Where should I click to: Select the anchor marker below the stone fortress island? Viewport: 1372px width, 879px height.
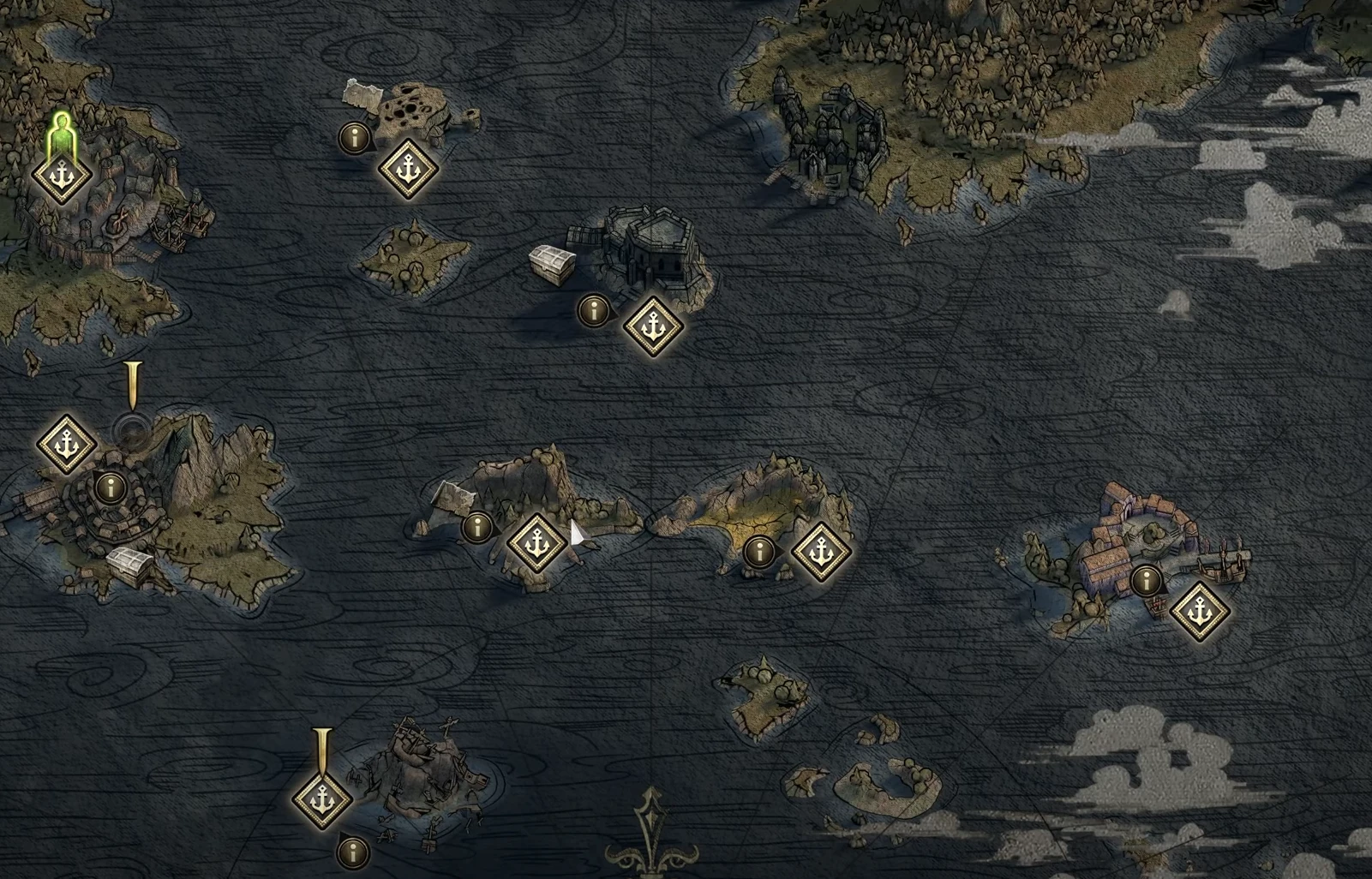[x=654, y=326]
